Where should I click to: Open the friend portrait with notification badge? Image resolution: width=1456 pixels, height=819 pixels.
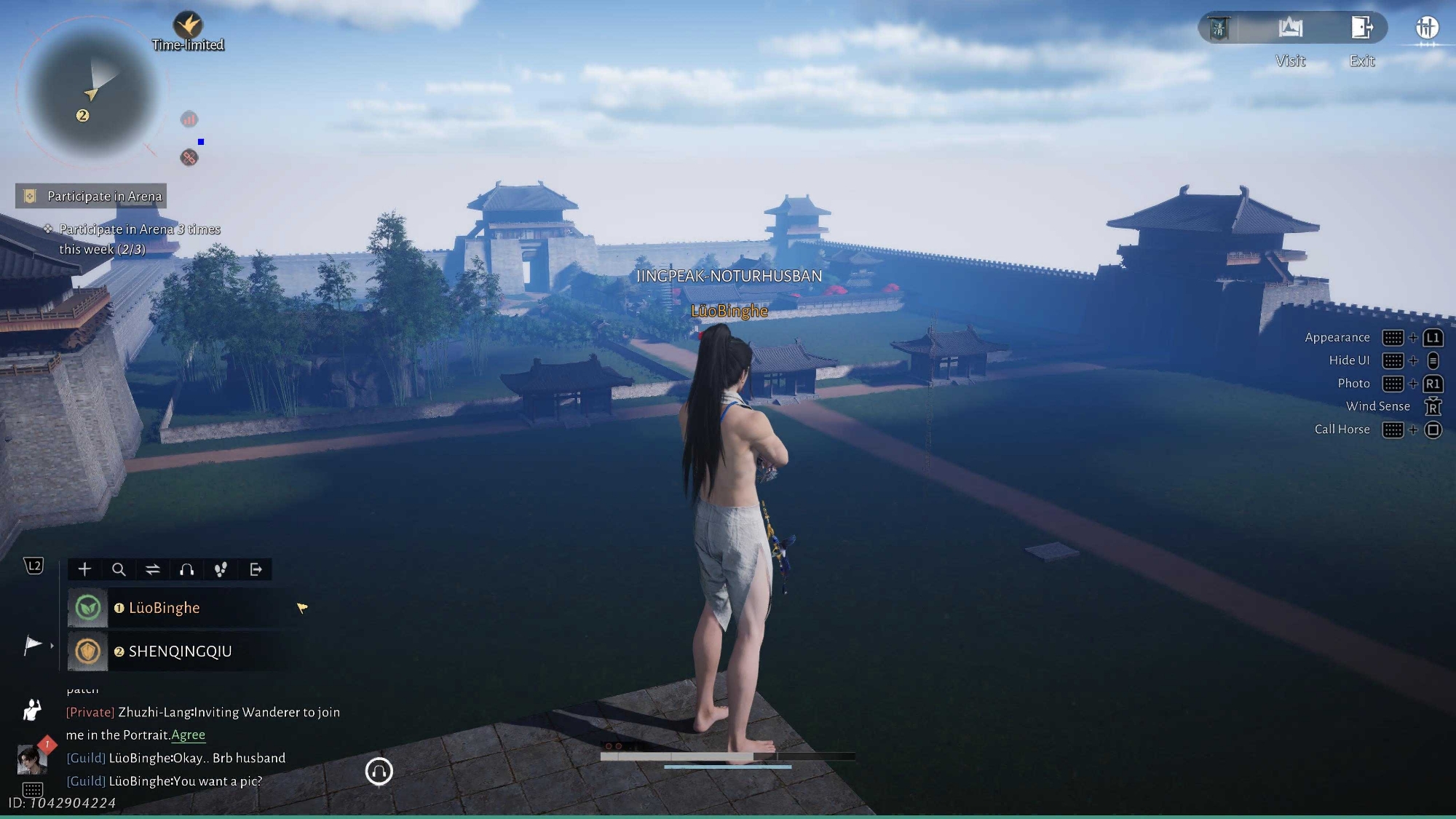click(x=32, y=759)
